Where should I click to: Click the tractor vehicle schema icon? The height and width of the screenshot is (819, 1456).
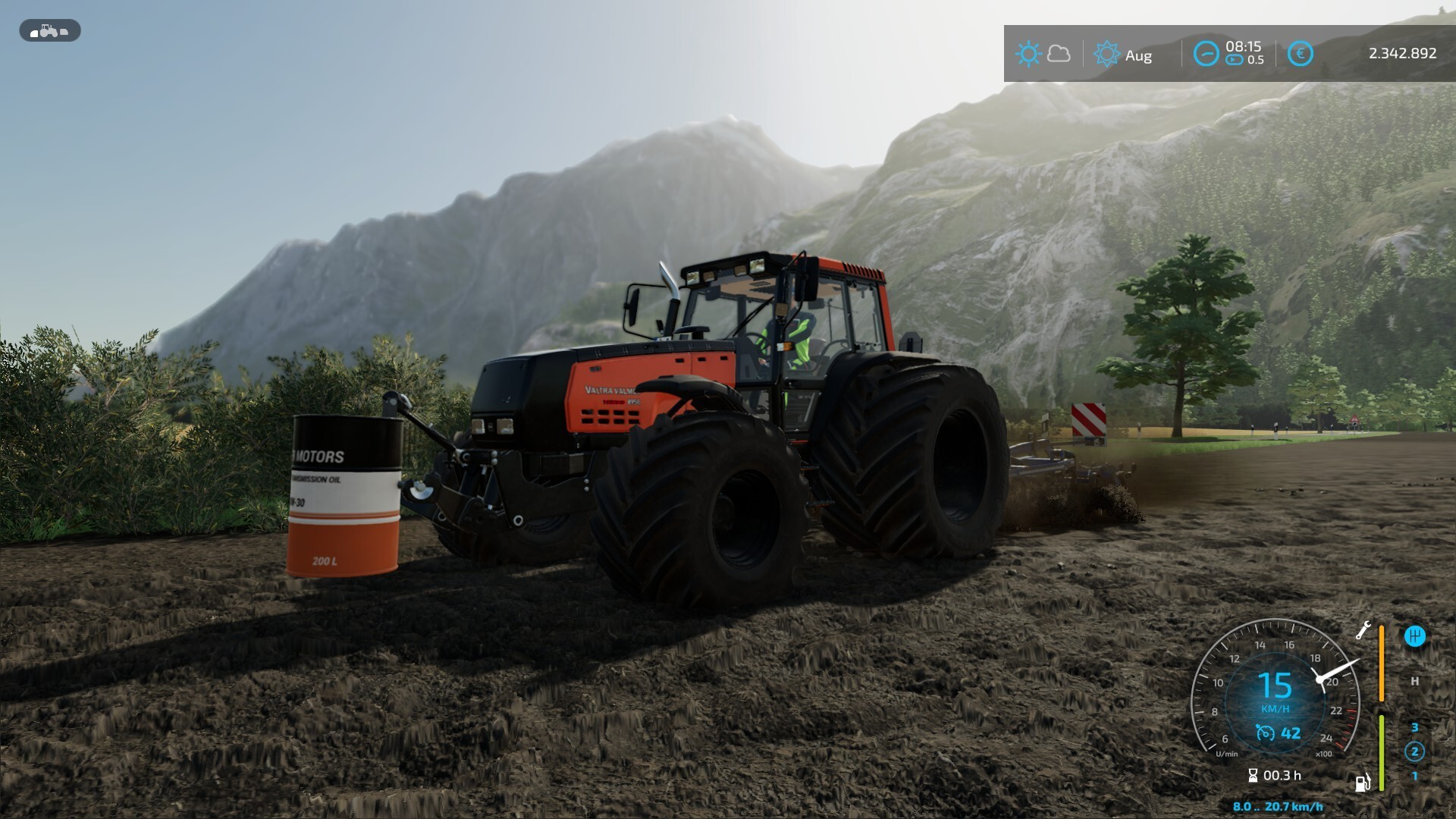49,31
